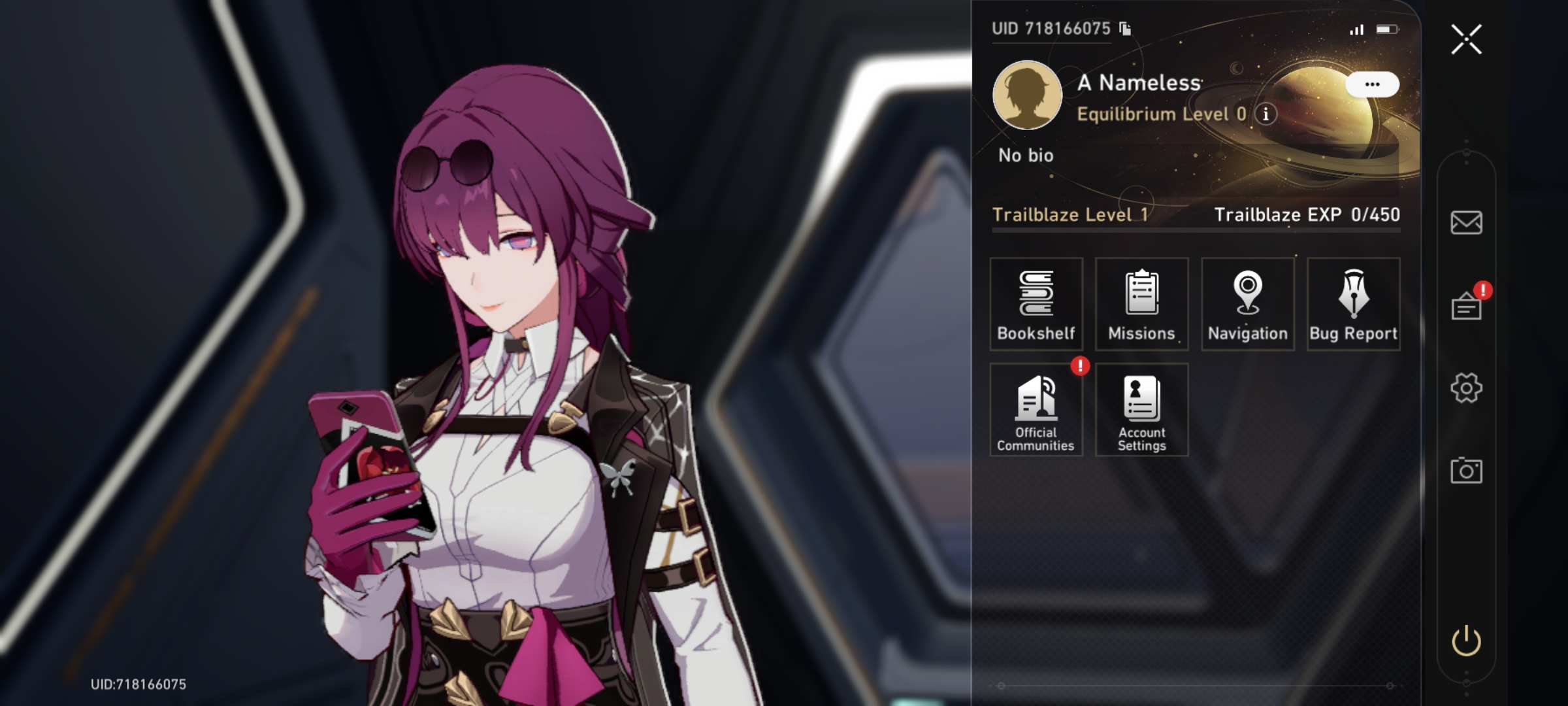Open Official Communities
The height and width of the screenshot is (706, 1568).
point(1036,409)
